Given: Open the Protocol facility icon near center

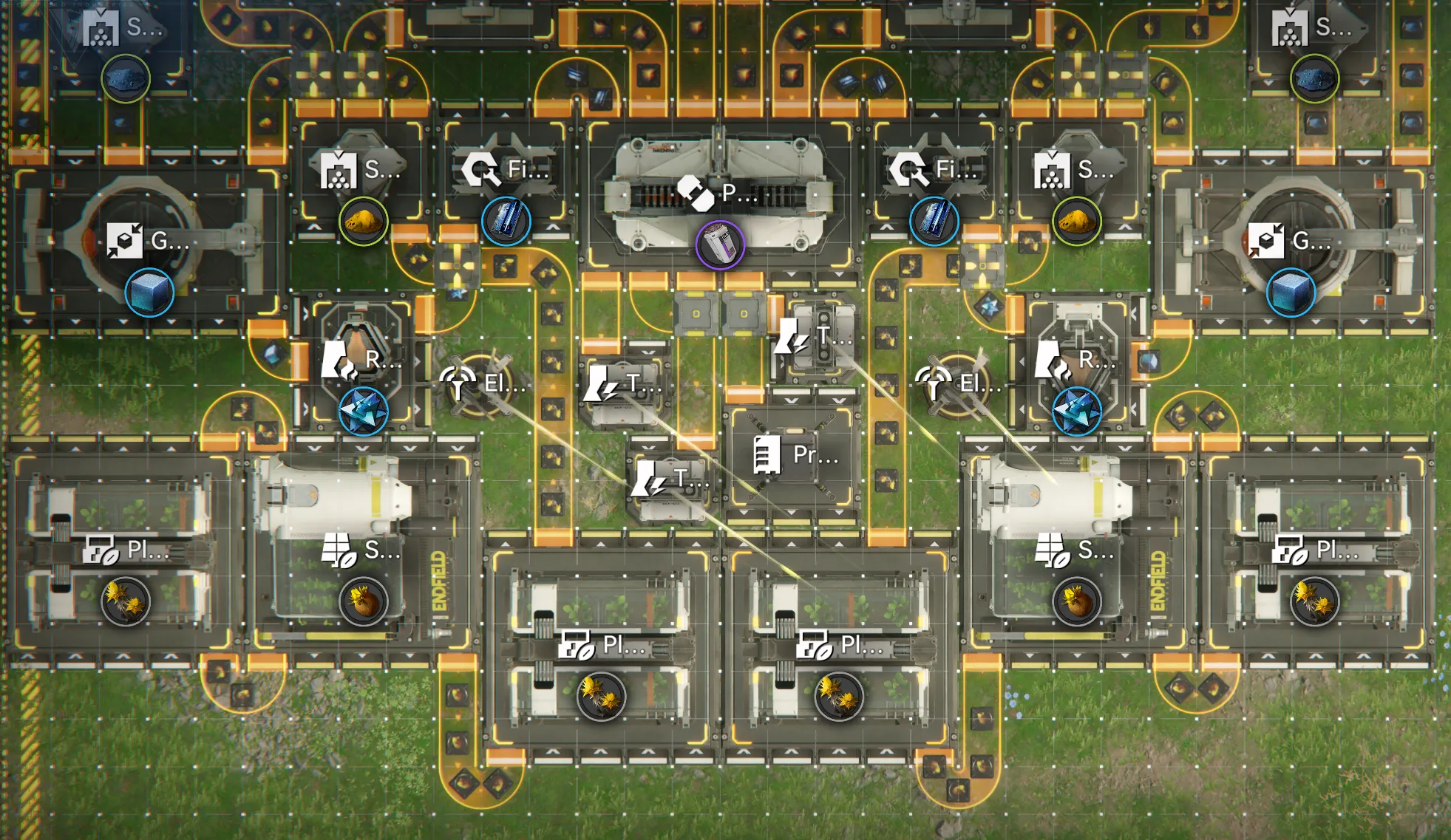Looking at the screenshot, I should click(x=767, y=457).
